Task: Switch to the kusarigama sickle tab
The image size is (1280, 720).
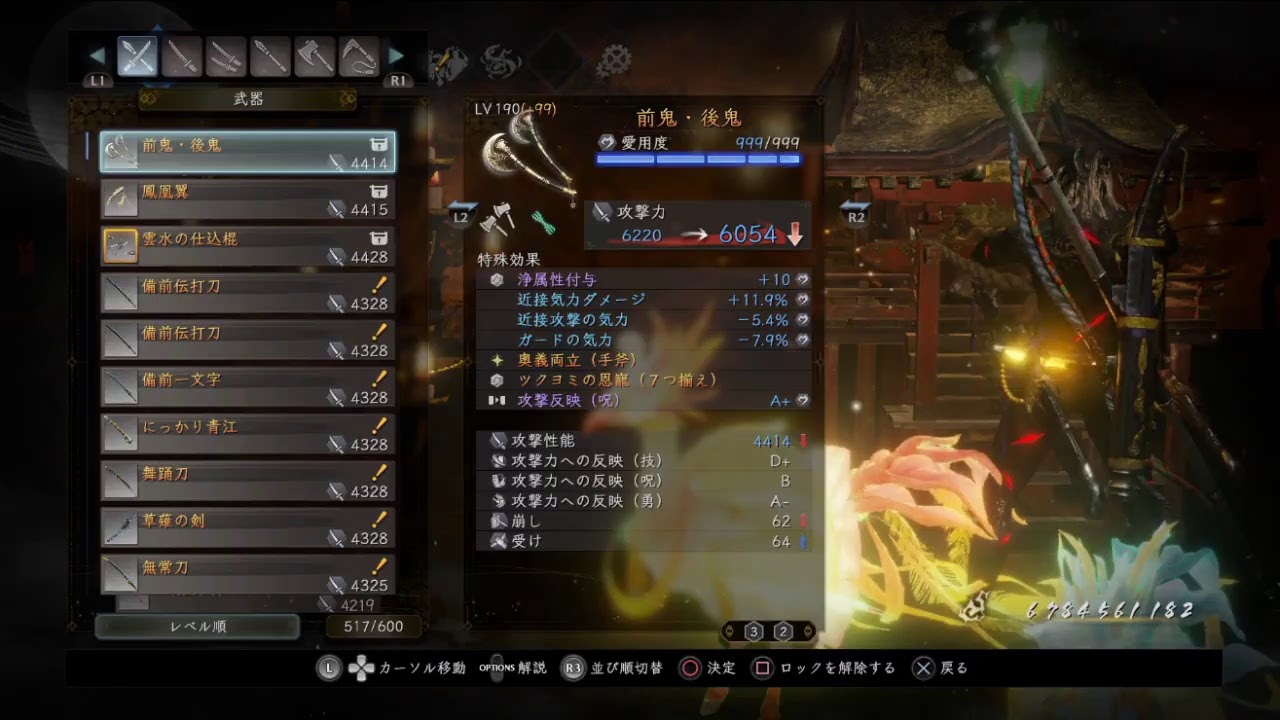Action: click(x=358, y=57)
